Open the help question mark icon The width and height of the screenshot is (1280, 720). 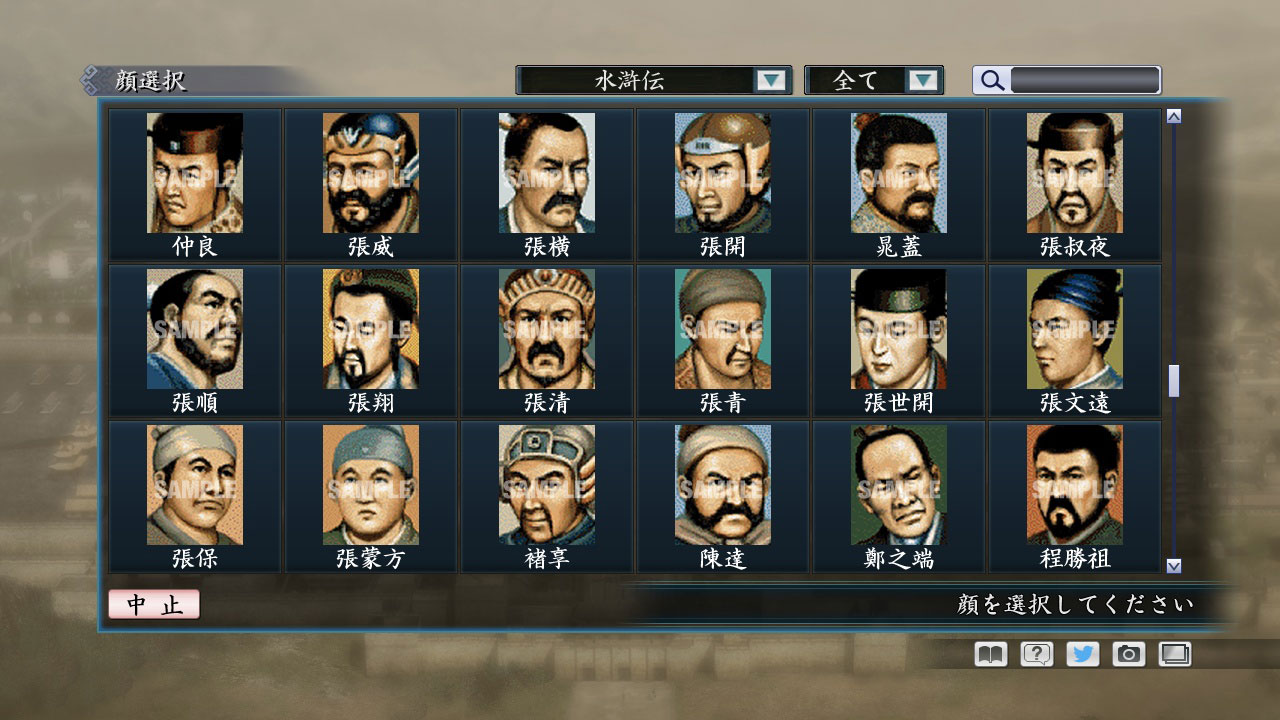tap(1034, 653)
